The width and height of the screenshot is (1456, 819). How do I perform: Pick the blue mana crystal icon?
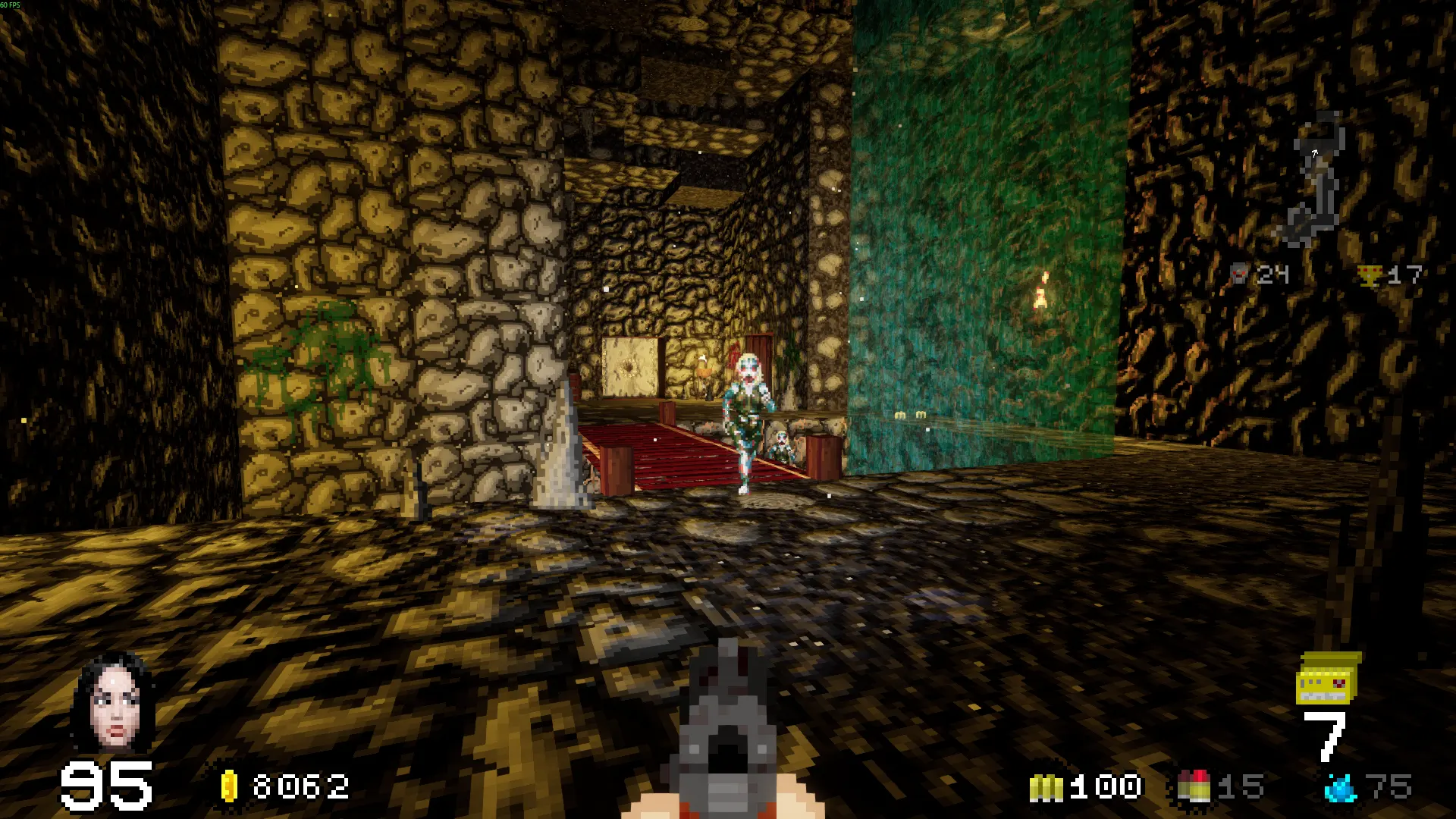(x=1340, y=788)
